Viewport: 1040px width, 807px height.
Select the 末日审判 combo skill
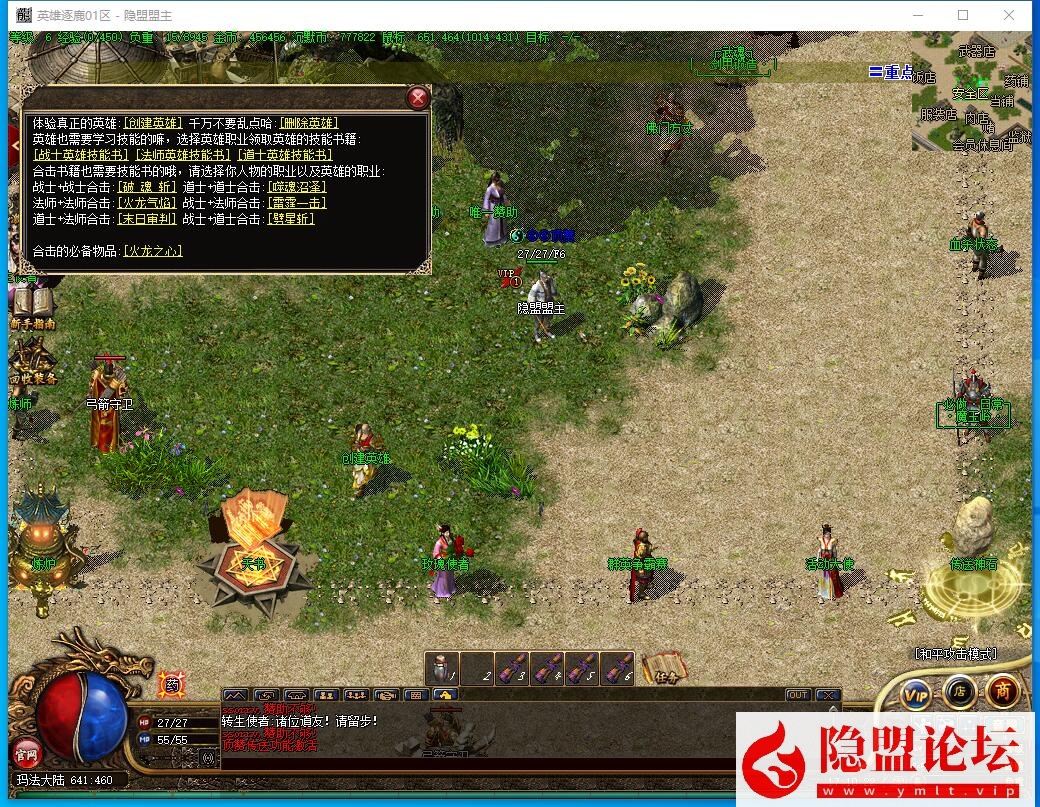point(146,219)
